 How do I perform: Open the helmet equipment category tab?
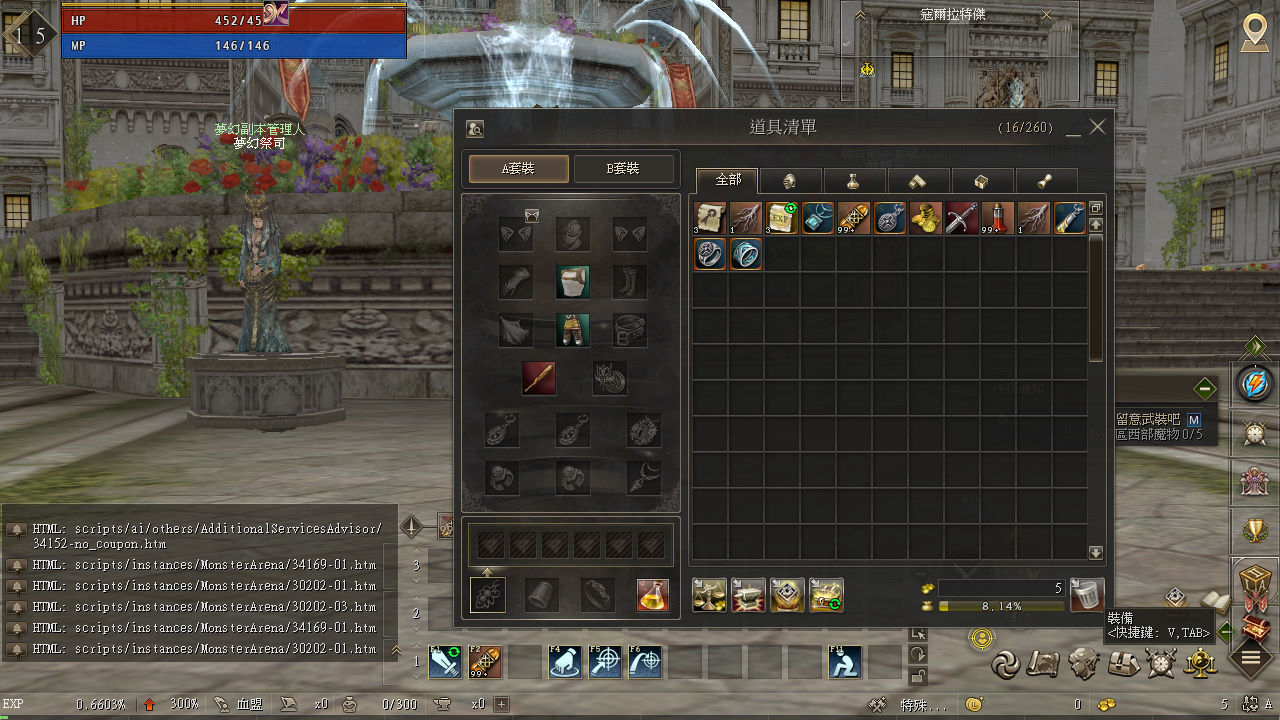[790, 181]
